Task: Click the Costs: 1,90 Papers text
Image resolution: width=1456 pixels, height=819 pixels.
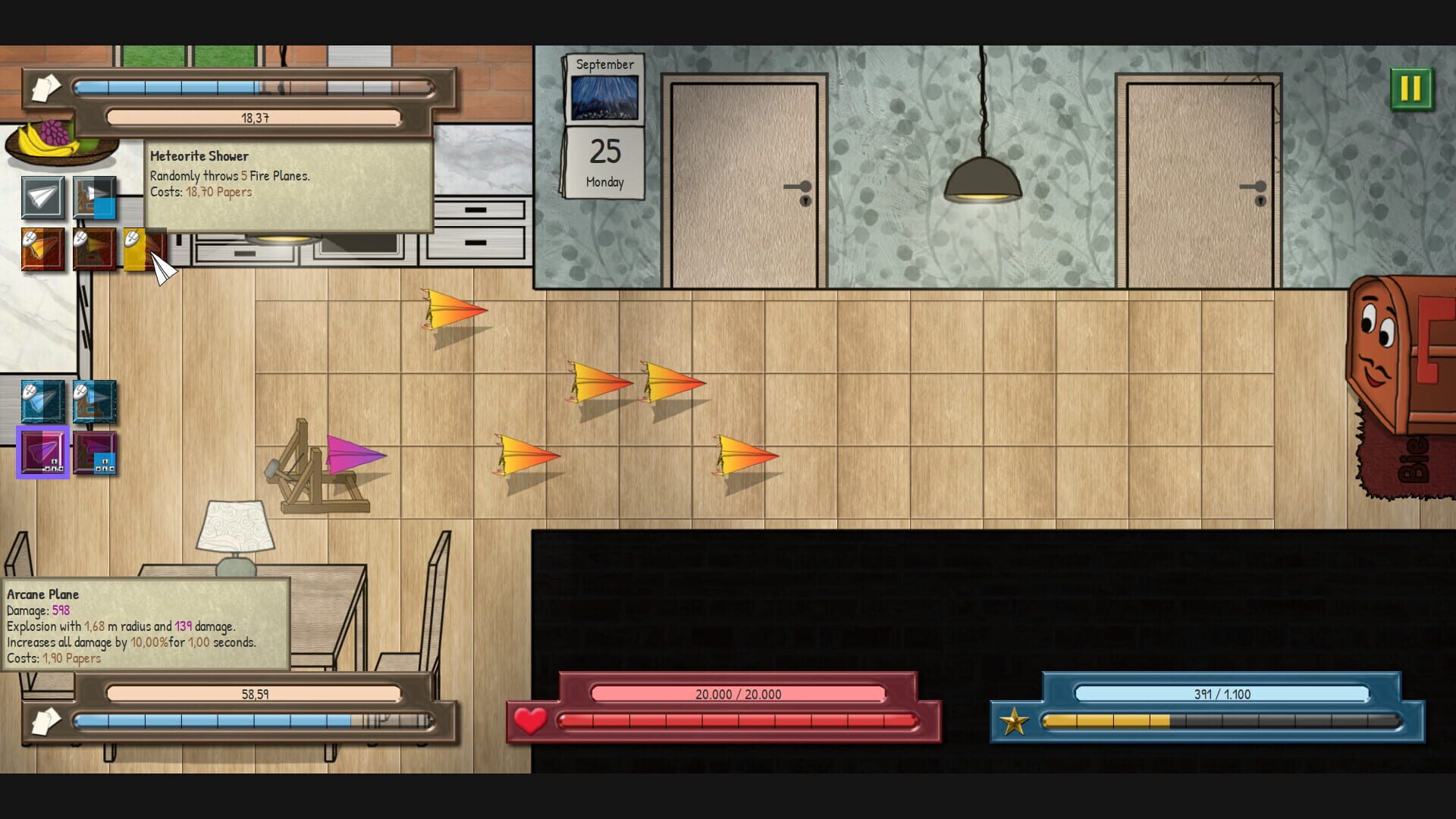Action: [x=52, y=658]
